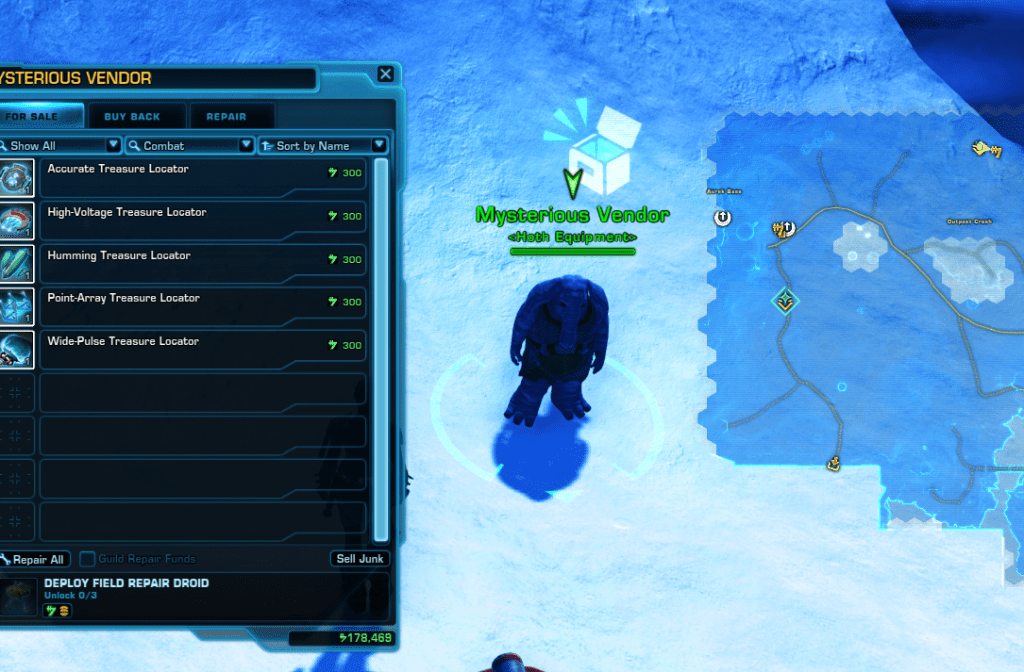The image size is (1024, 672).
Task: Choose the High-Voltage Treasure Locator
Action: point(200,221)
